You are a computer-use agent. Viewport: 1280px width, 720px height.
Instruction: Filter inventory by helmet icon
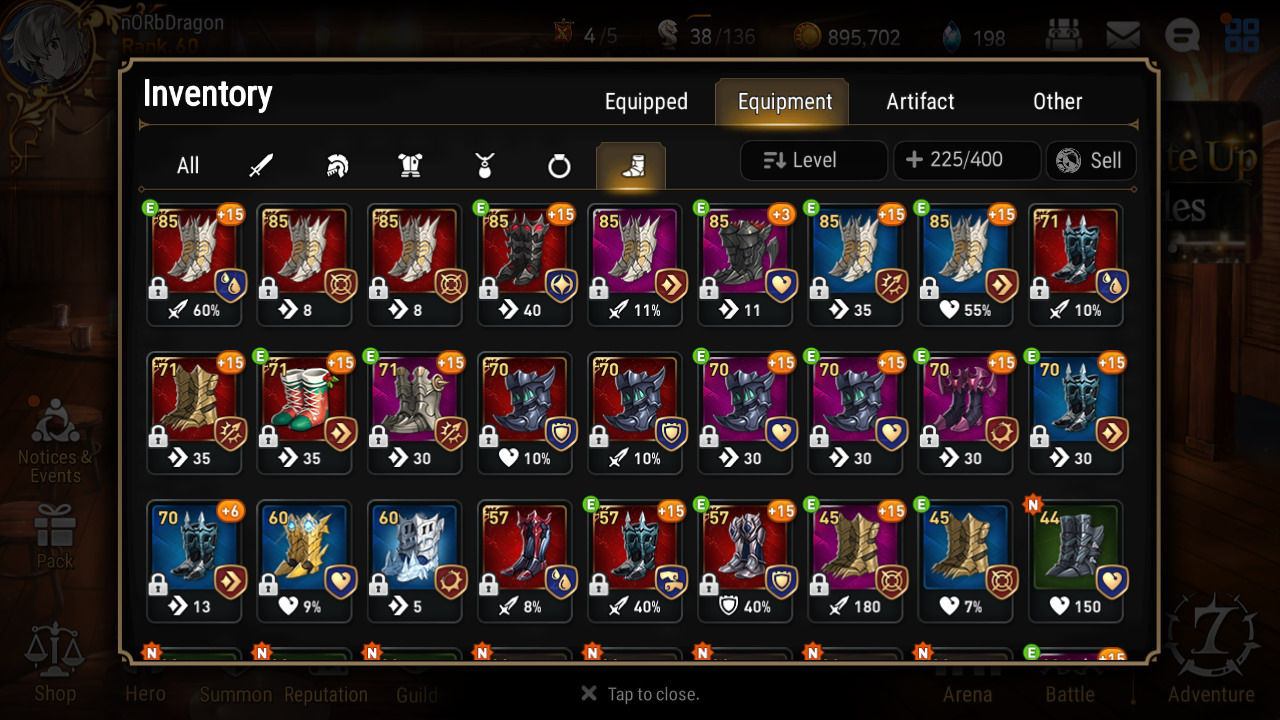(337, 166)
